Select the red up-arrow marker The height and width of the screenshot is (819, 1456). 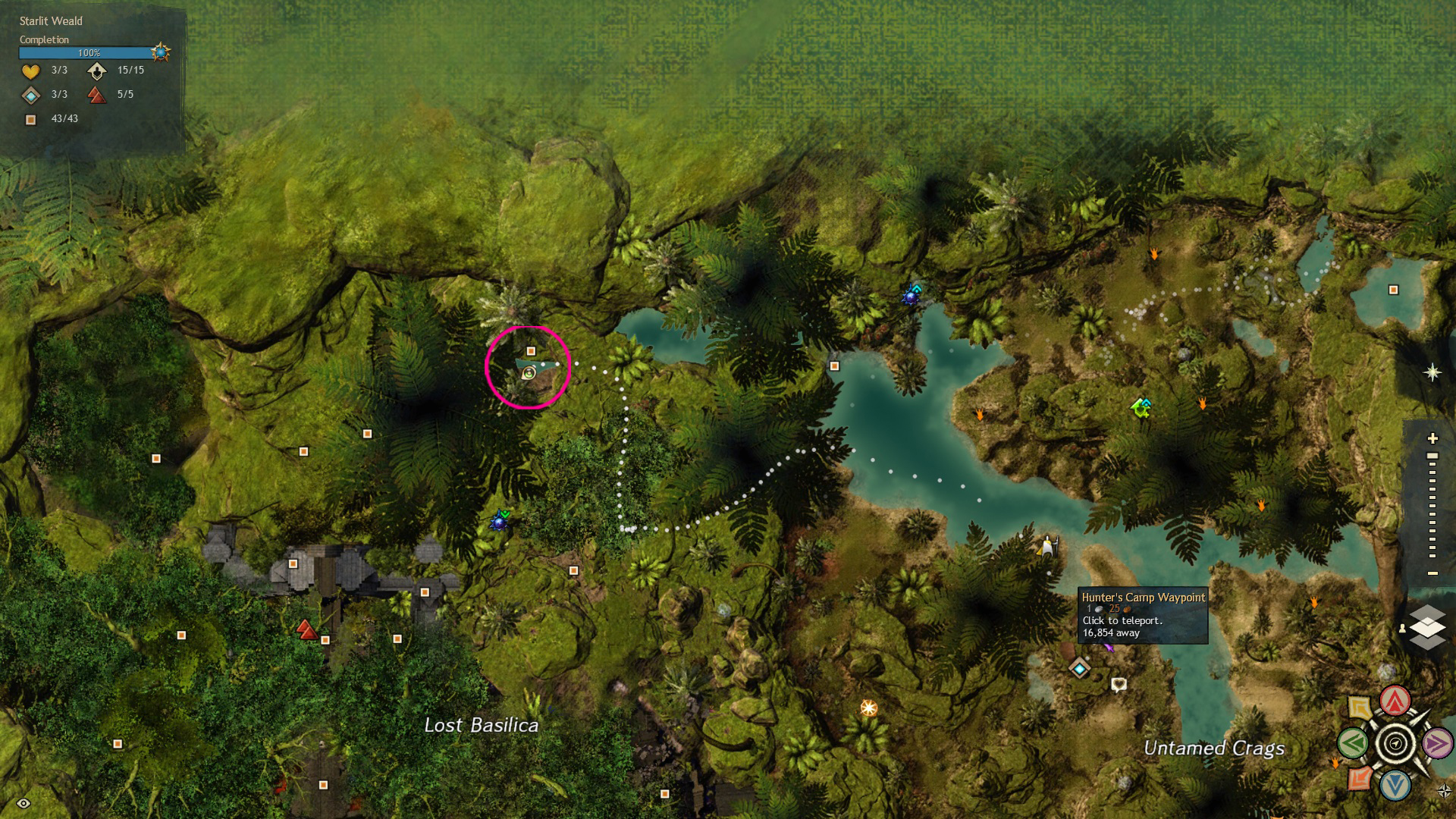(x=1395, y=701)
